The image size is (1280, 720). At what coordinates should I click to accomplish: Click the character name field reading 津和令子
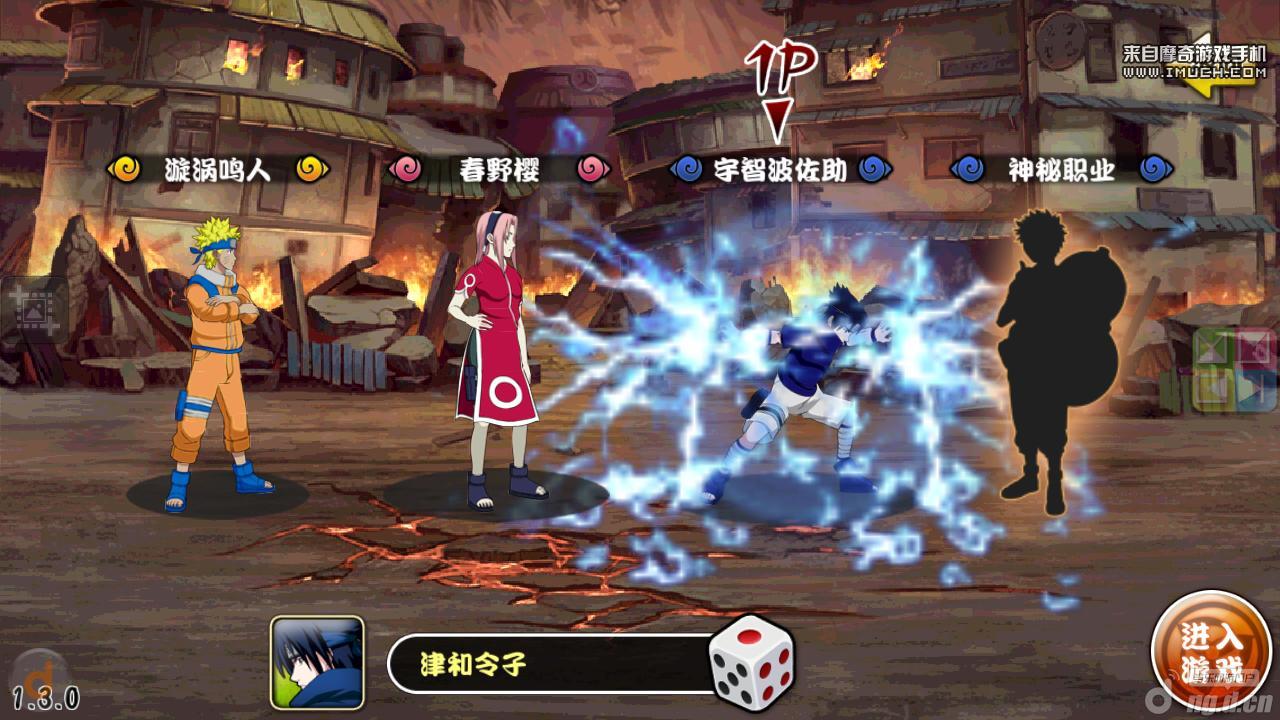[x=550, y=663]
